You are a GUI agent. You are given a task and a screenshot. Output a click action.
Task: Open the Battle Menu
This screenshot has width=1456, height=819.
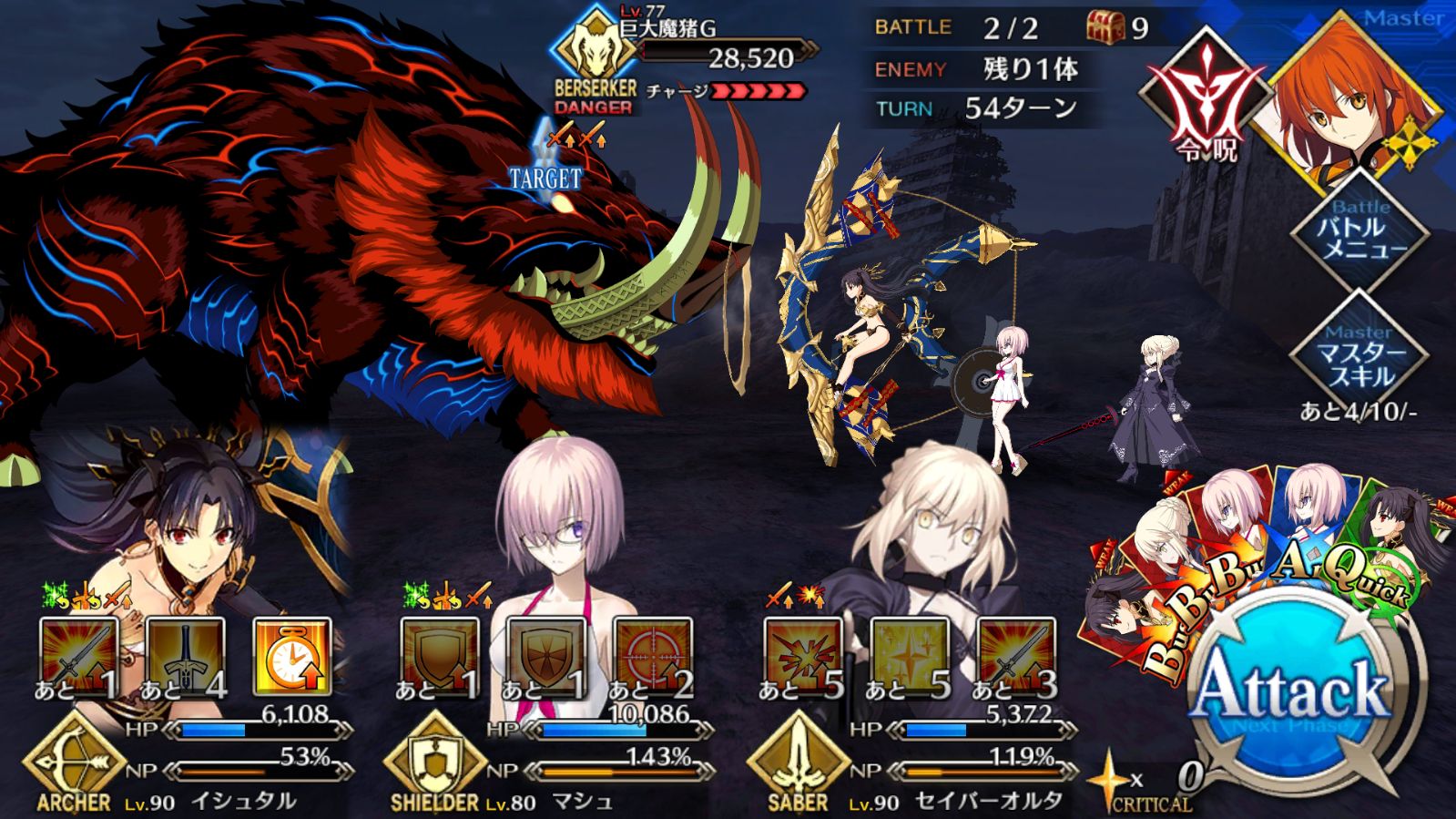1360,232
